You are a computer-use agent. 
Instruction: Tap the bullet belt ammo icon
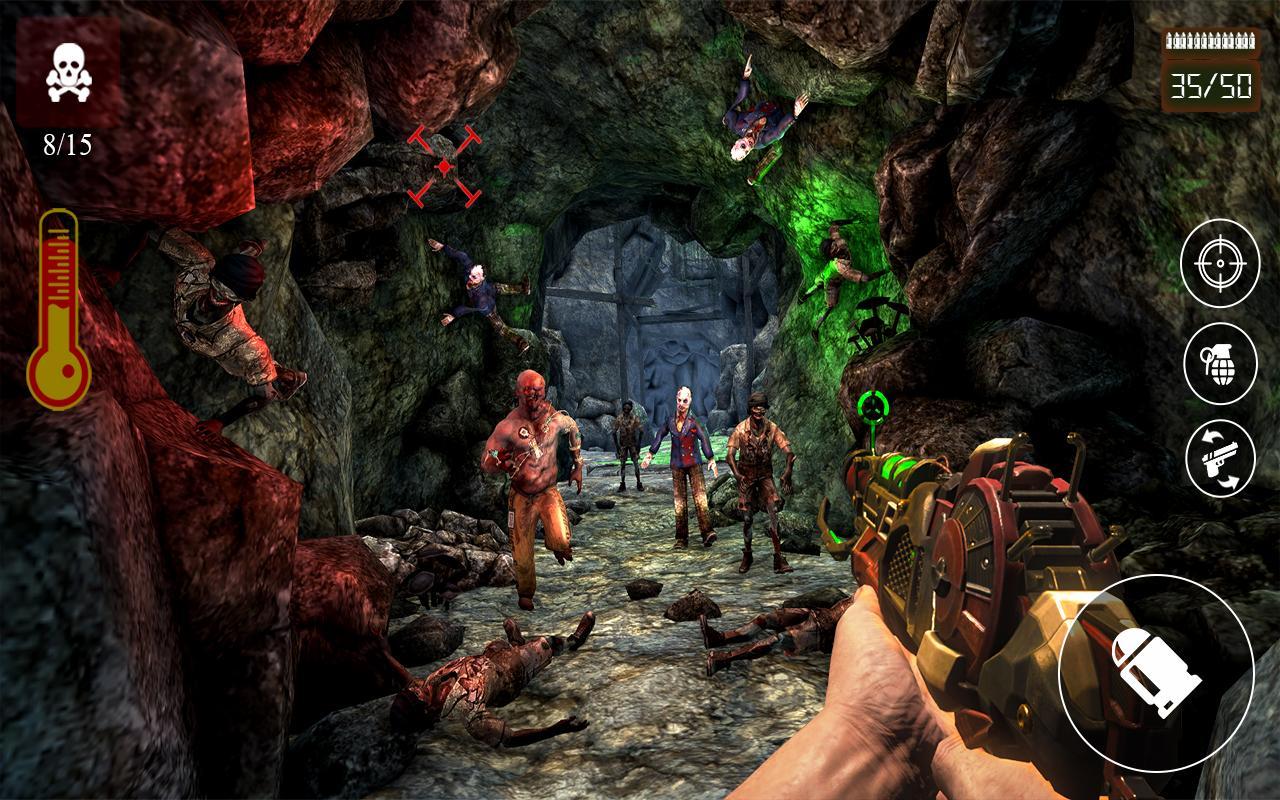point(1210,42)
